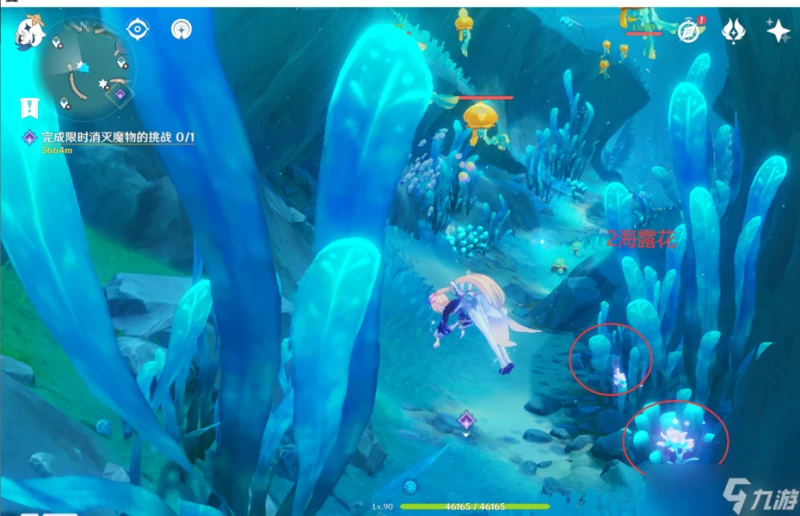This screenshot has width=800, height=516.
Task: Open the quest journal exclamation banner icon
Action: click(29, 107)
